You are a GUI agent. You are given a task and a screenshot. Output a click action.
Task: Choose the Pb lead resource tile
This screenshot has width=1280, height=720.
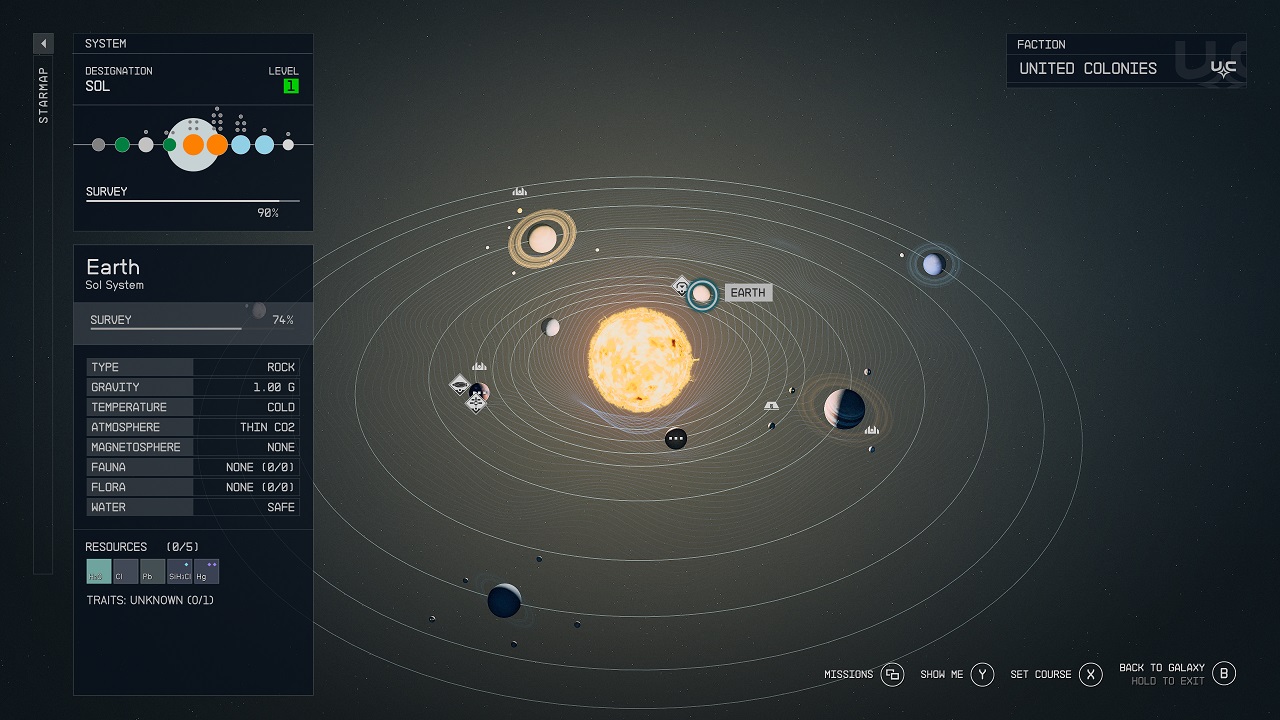coord(152,571)
